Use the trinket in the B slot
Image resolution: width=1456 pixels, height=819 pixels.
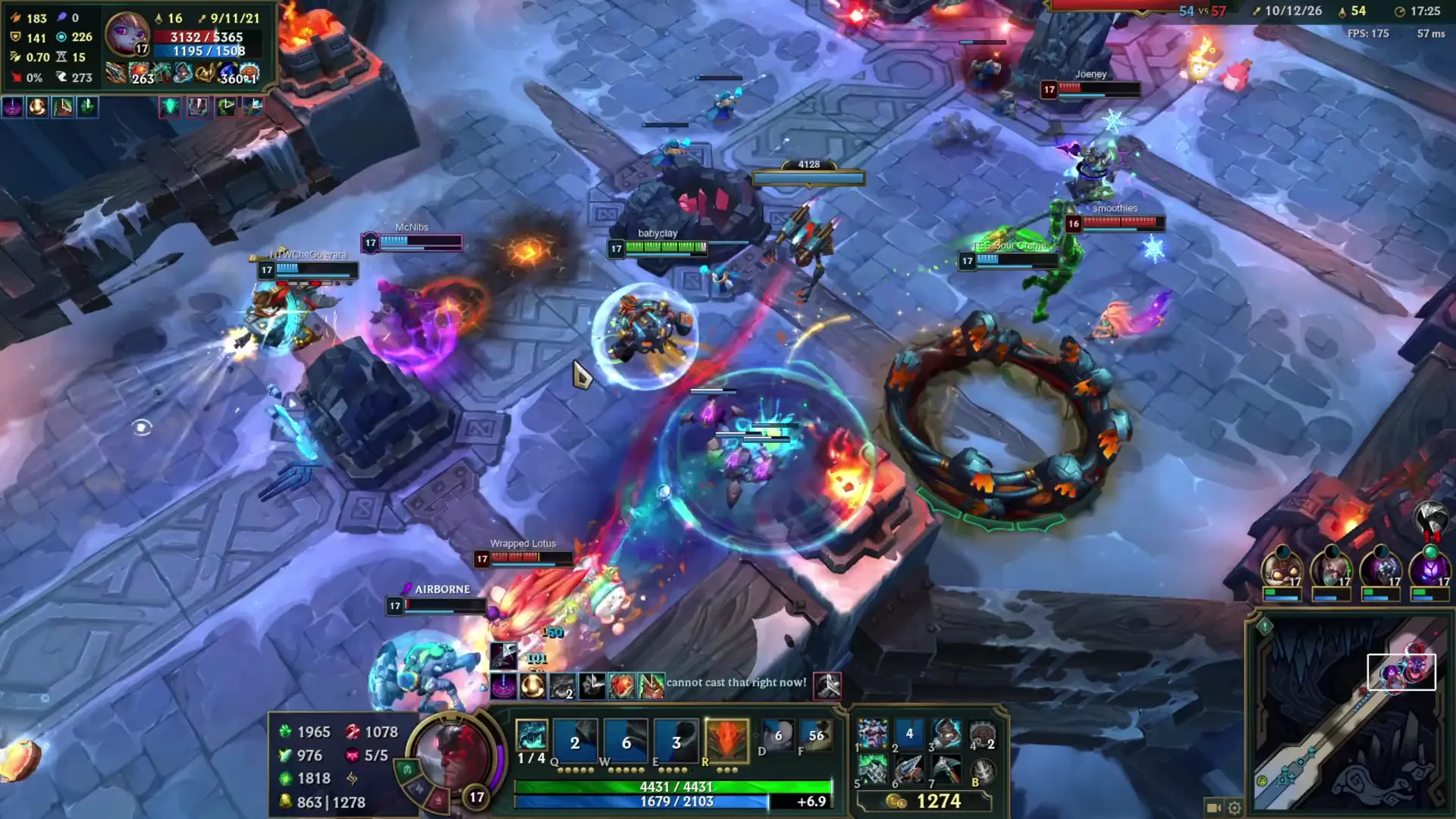tap(983, 769)
